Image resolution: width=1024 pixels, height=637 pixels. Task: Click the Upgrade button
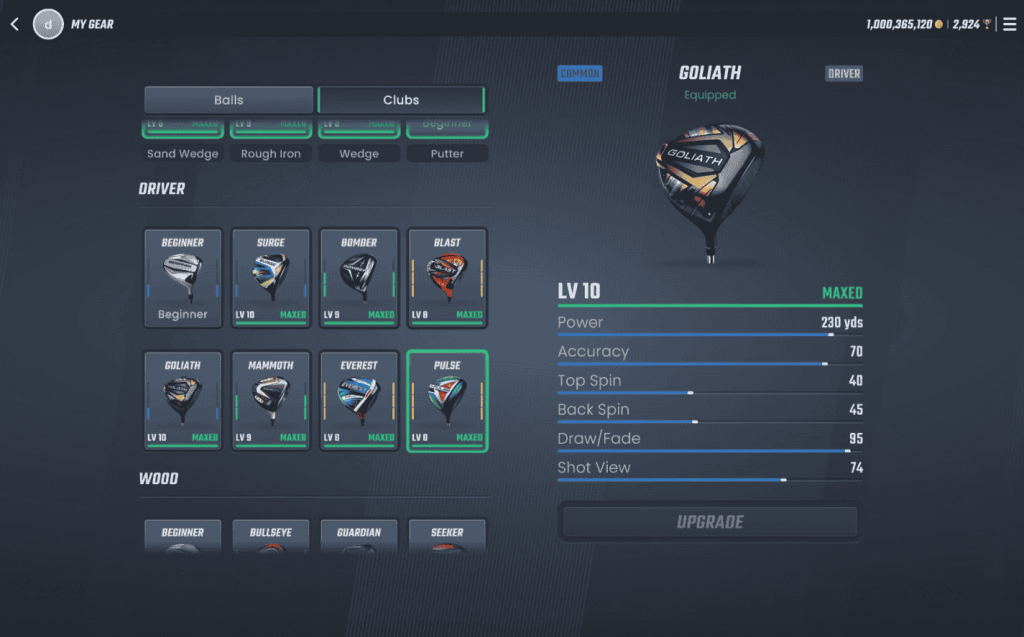tap(710, 522)
